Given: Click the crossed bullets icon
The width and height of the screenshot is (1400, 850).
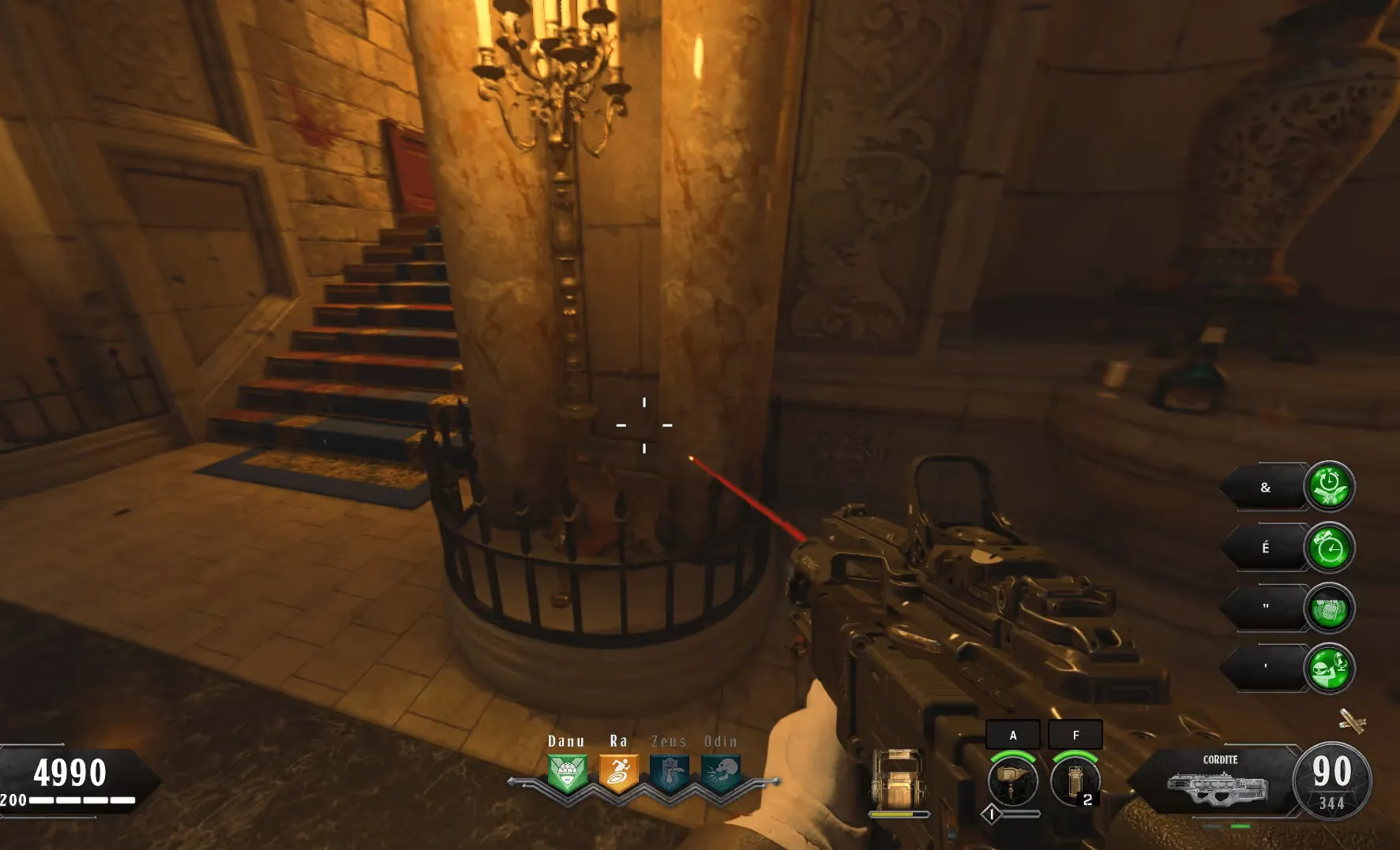Looking at the screenshot, I should (1352, 721).
